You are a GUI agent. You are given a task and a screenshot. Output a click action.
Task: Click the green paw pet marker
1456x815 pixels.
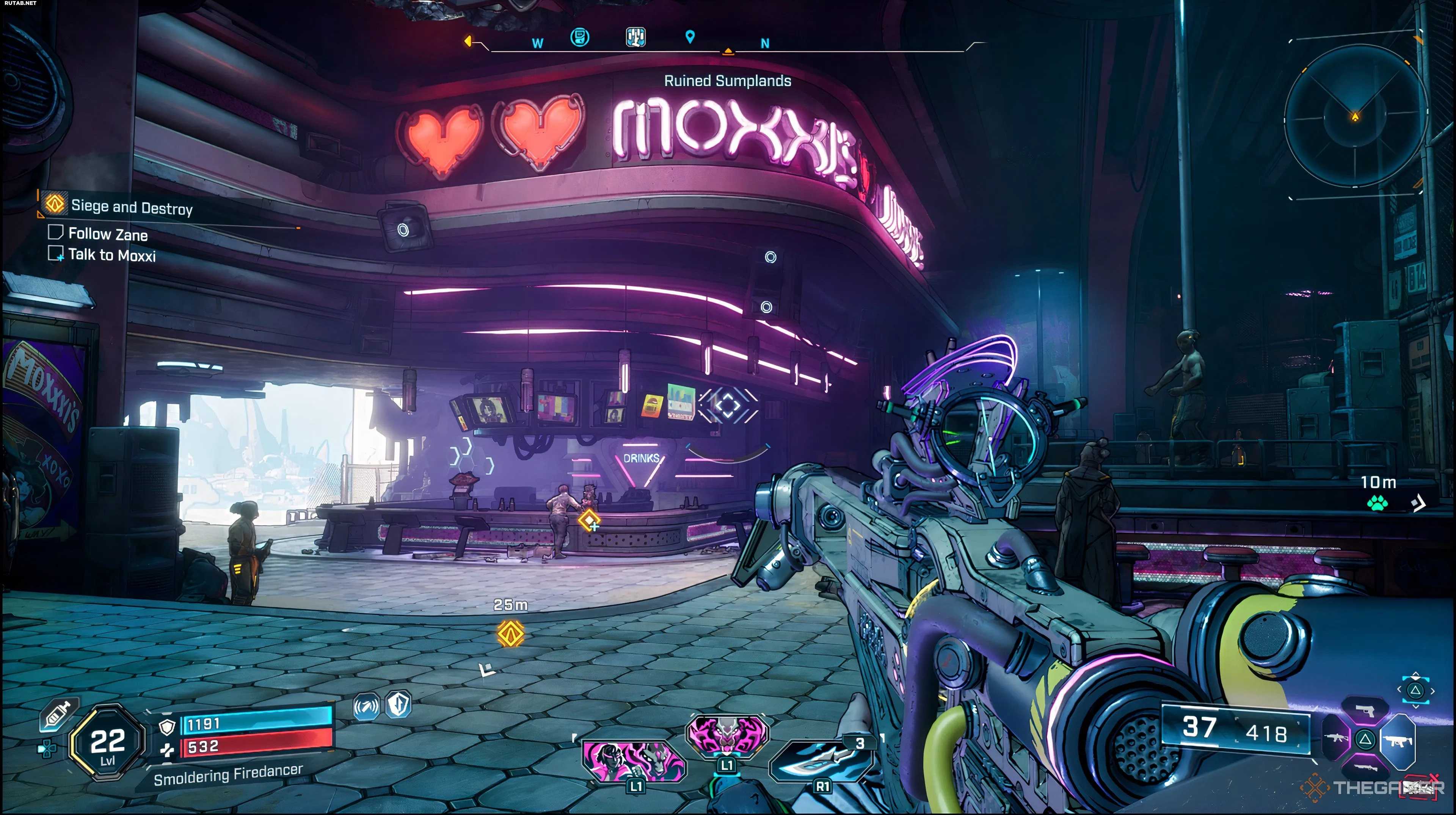click(1377, 502)
